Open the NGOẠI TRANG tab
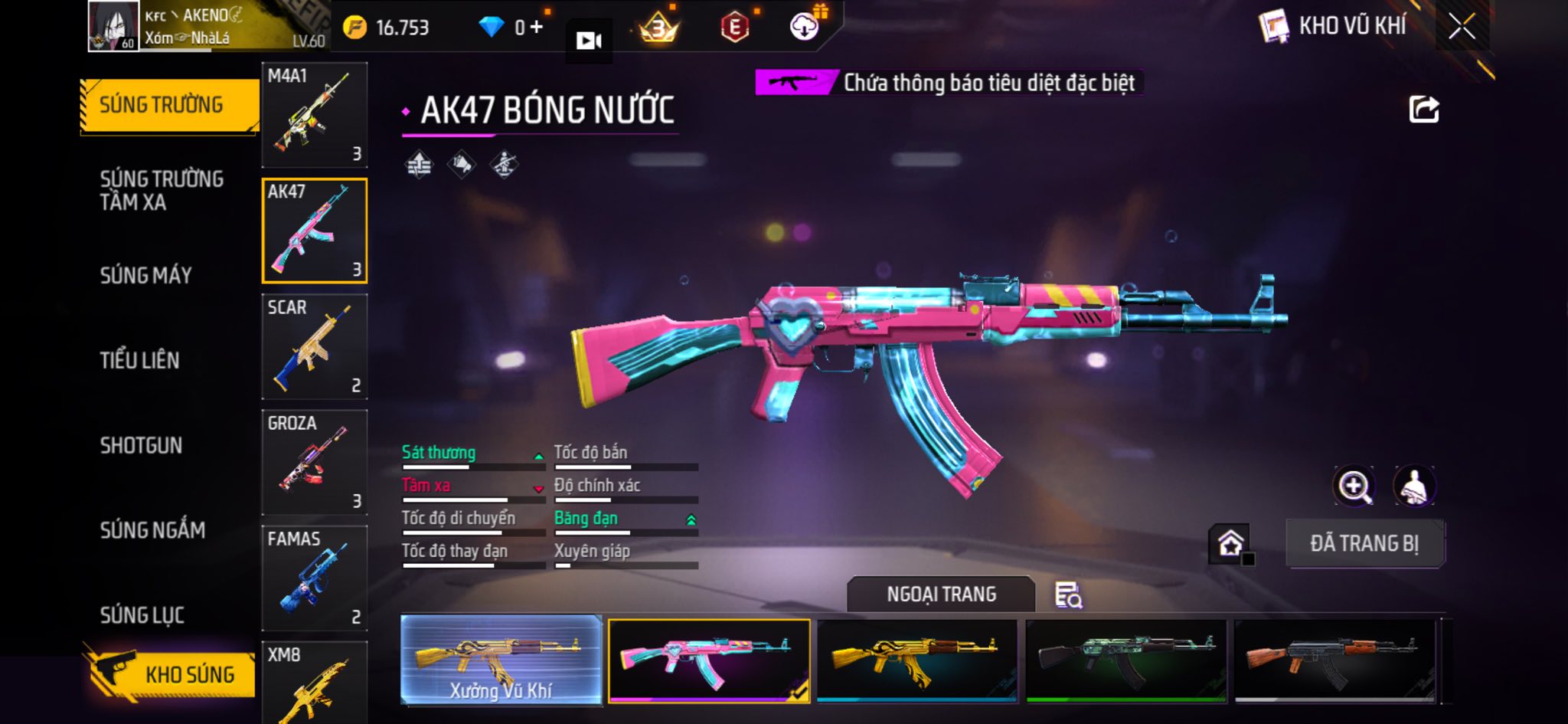Image resolution: width=1568 pixels, height=724 pixels. [941, 595]
